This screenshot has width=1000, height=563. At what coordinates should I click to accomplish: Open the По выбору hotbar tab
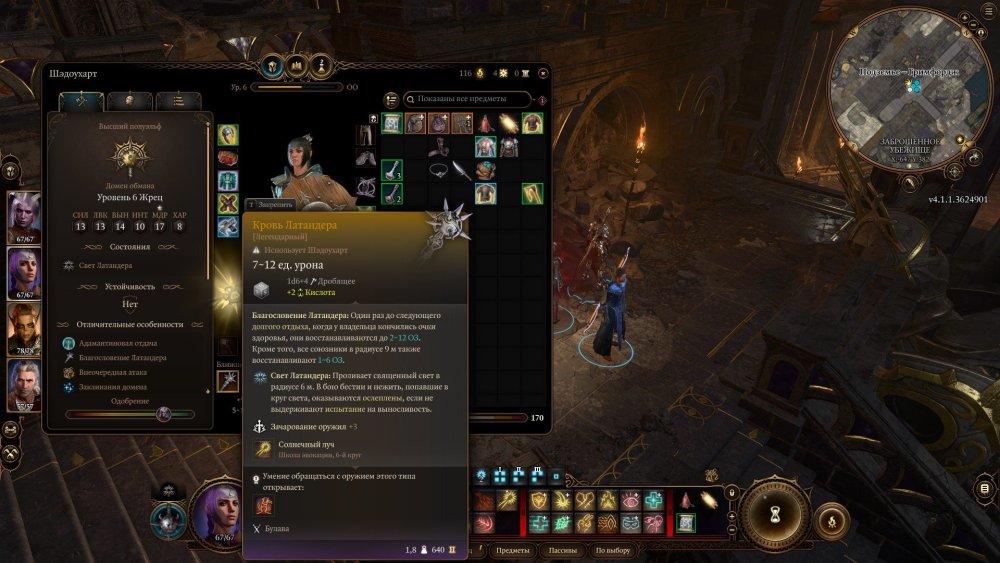click(612, 551)
